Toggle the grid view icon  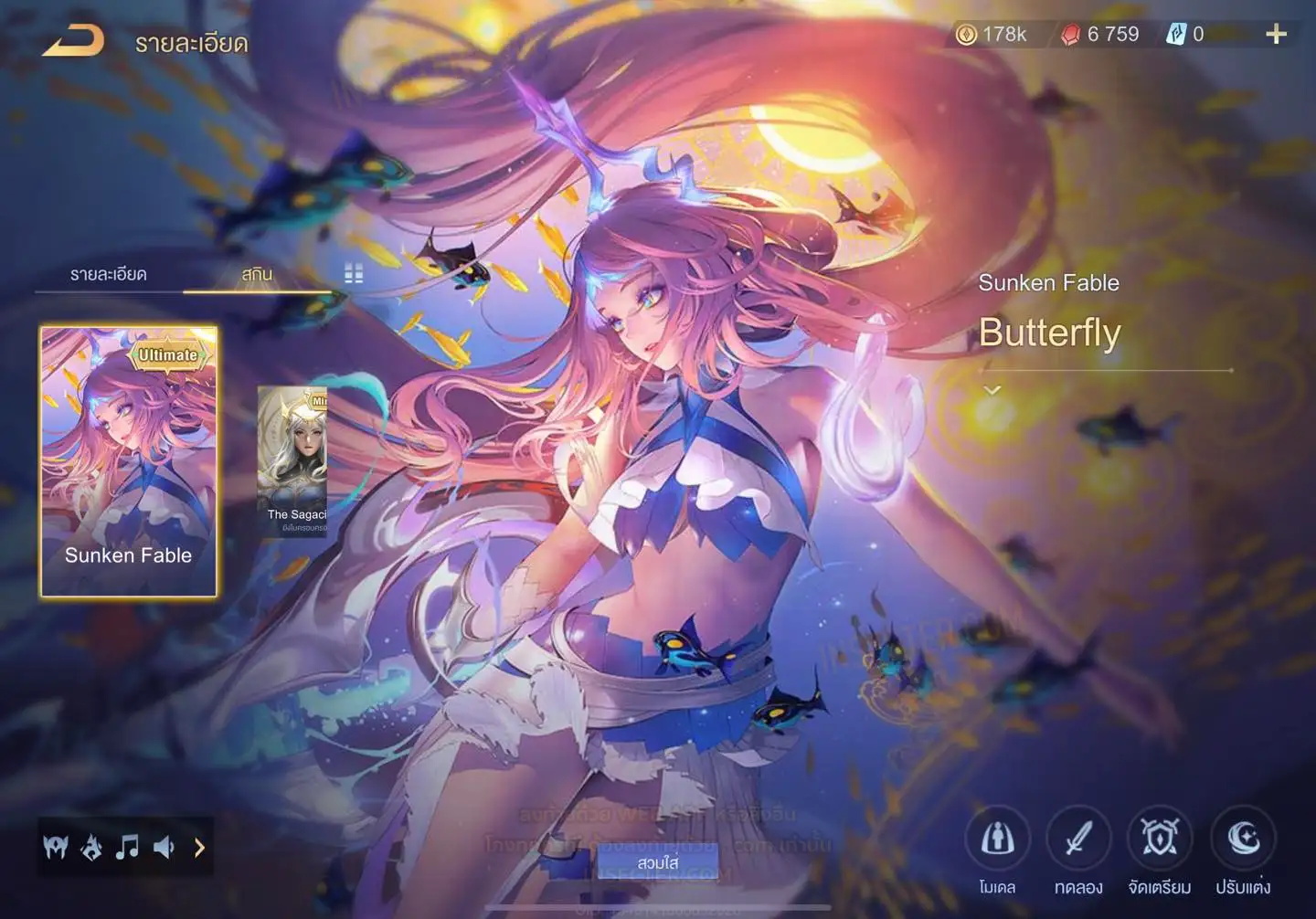pos(354,274)
